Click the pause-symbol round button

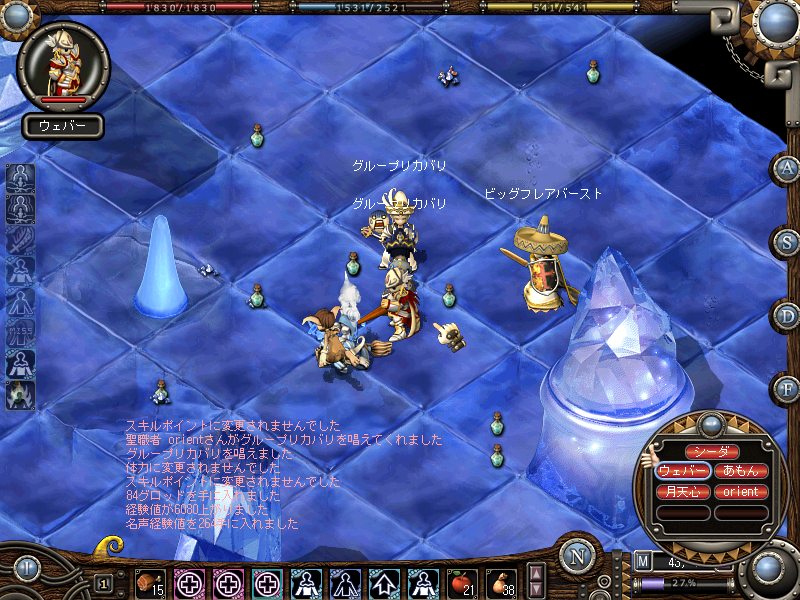(27, 569)
